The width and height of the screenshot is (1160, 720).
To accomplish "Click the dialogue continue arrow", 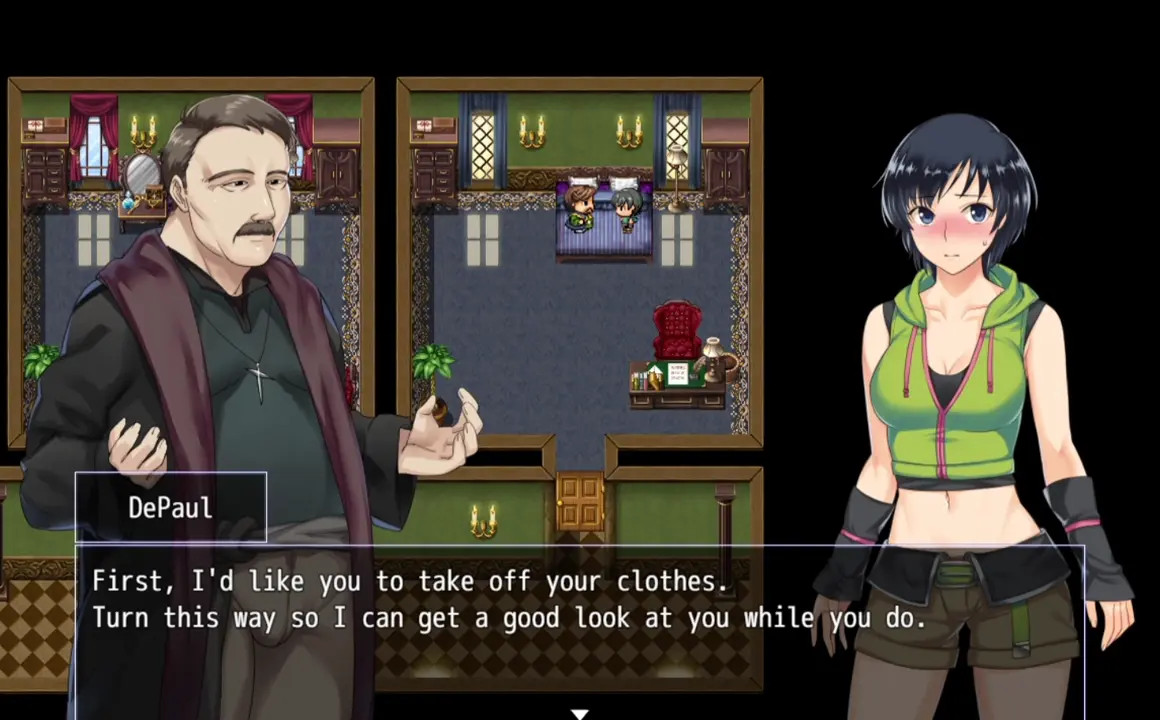I will pyautogui.click(x=579, y=713).
